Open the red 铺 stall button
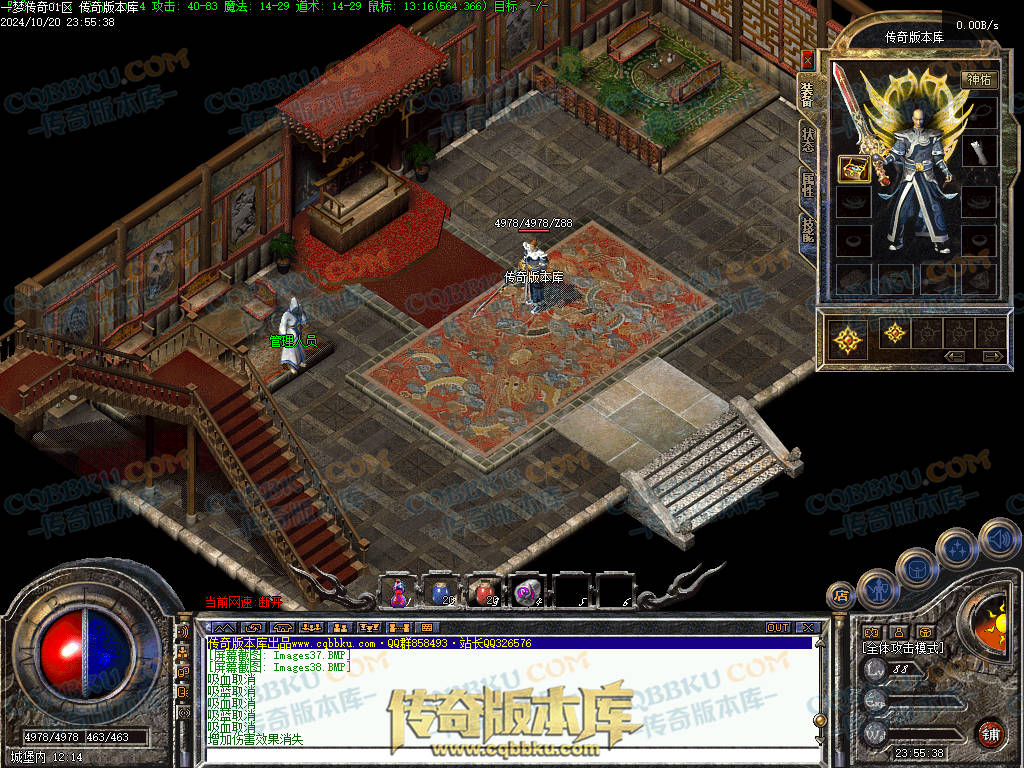Image resolution: width=1024 pixels, height=768 pixels. point(991,734)
